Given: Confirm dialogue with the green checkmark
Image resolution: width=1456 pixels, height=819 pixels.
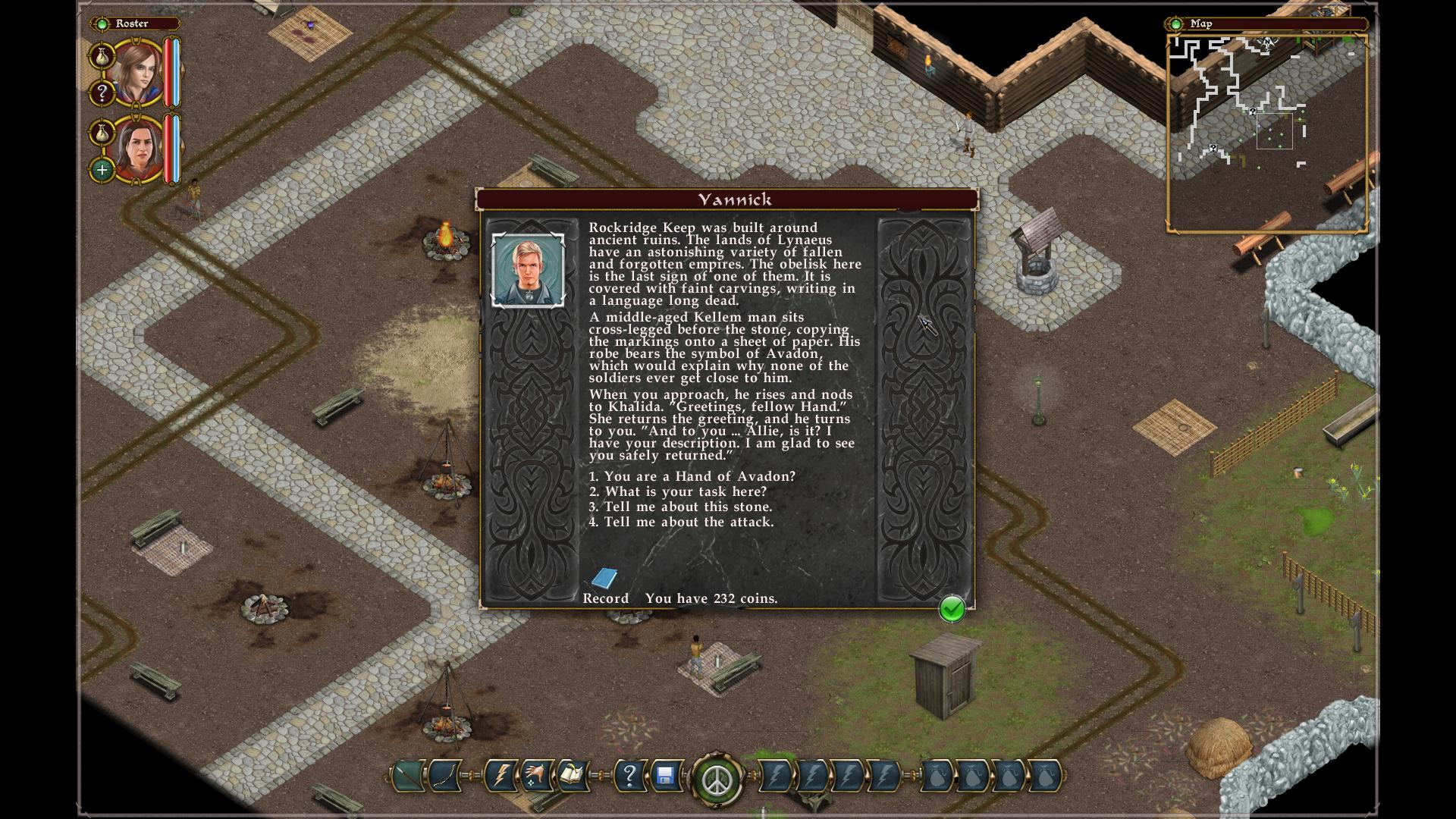Looking at the screenshot, I should coord(952,608).
